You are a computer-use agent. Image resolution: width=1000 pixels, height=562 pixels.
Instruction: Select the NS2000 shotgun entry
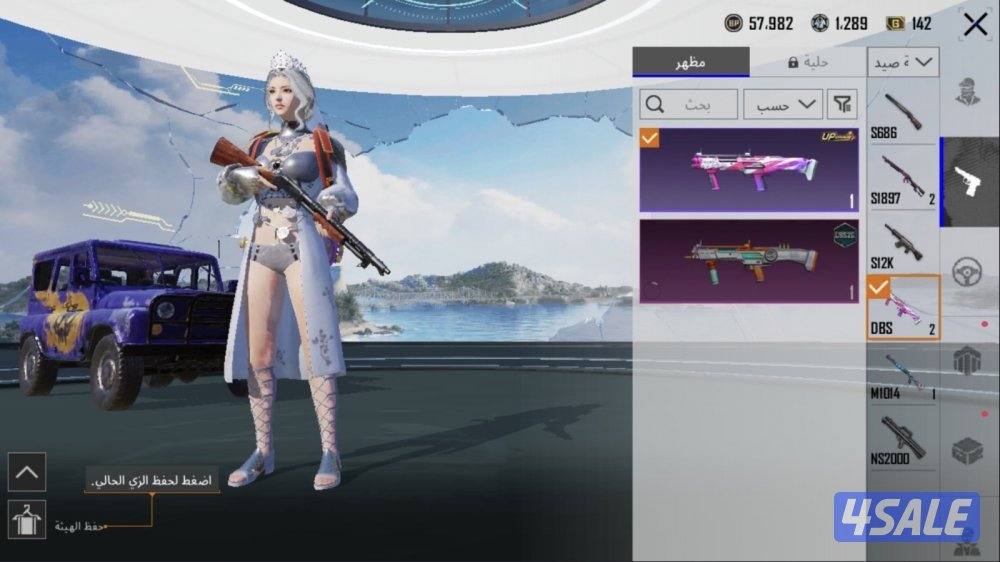[902, 439]
